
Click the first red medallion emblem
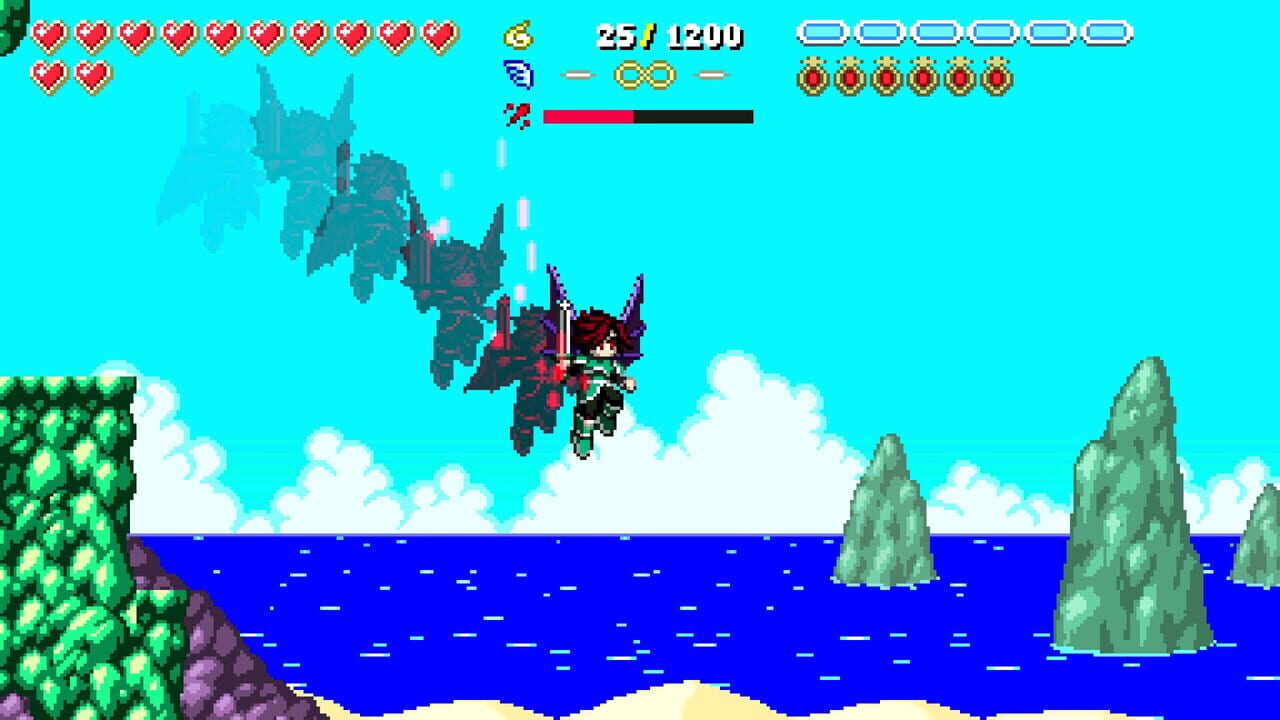tap(812, 74)
